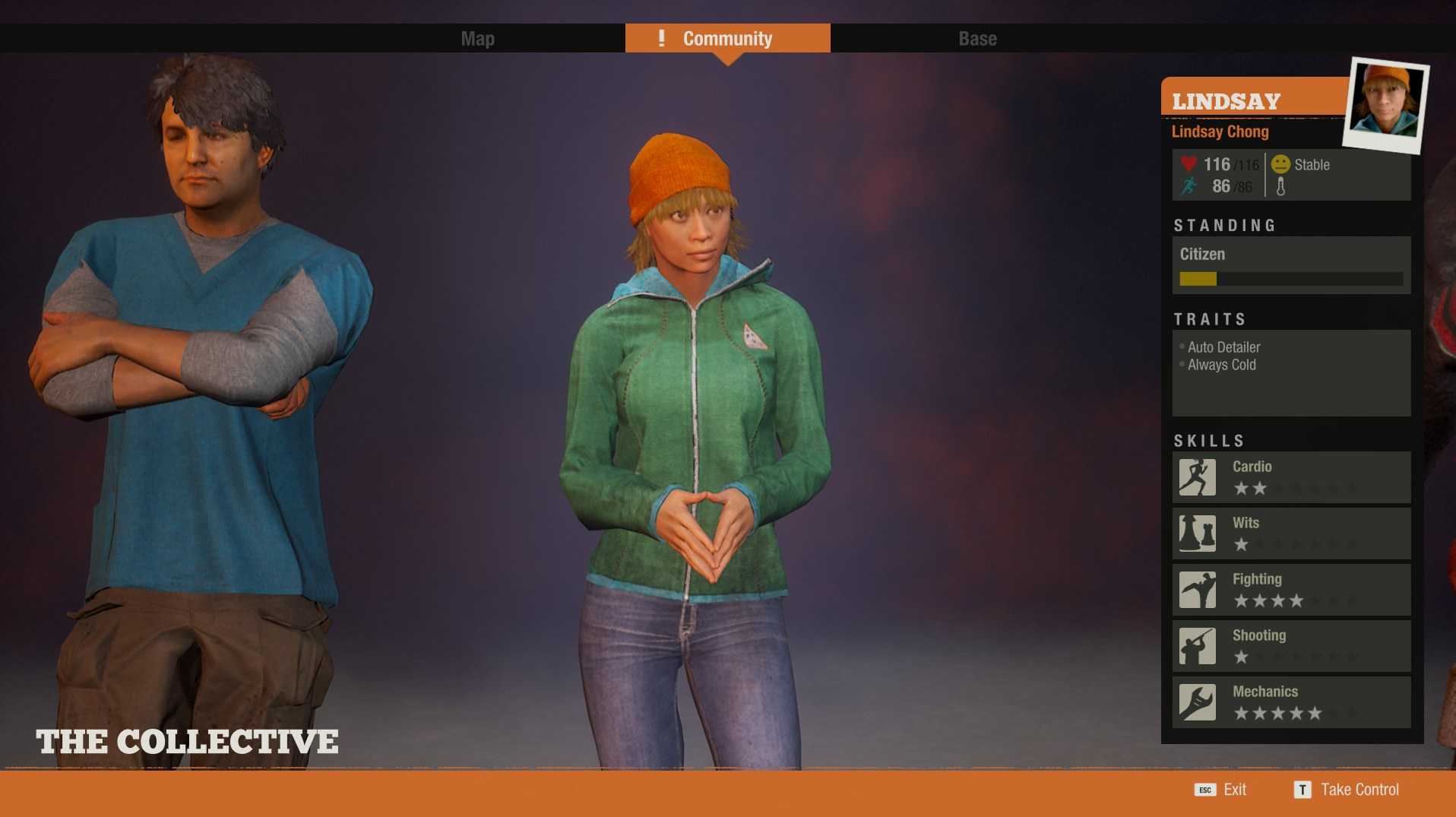Click the Always Cold trait
This screenshot has height=817, width=1456.
click(x=1221, y=365)
